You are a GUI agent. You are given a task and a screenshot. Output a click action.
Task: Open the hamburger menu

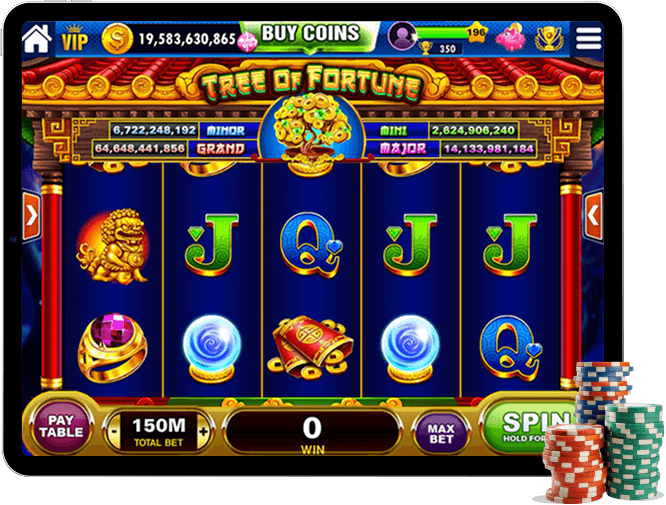click(590, 38)
